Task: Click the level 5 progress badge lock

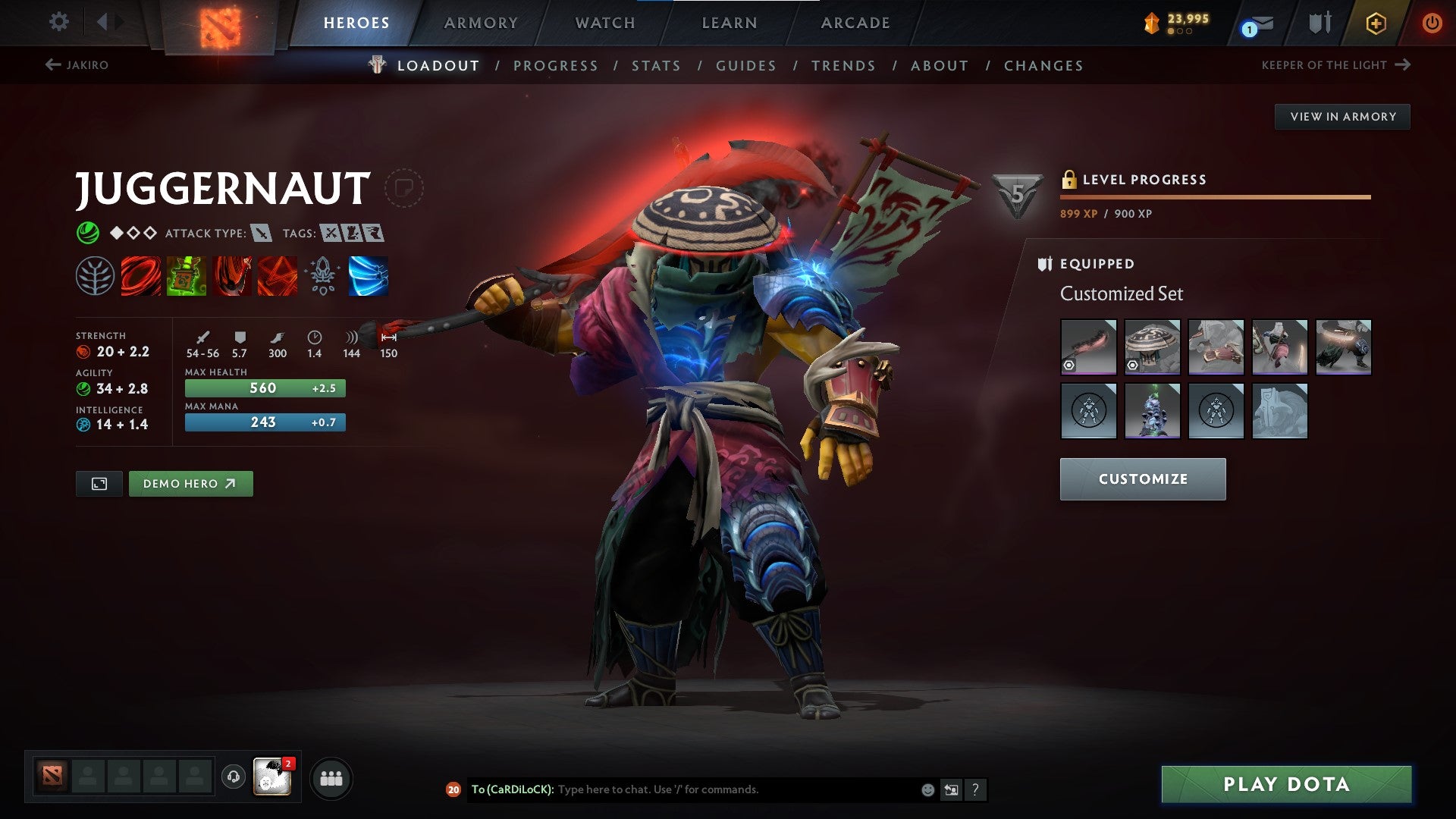Action: pos(1070,179)
